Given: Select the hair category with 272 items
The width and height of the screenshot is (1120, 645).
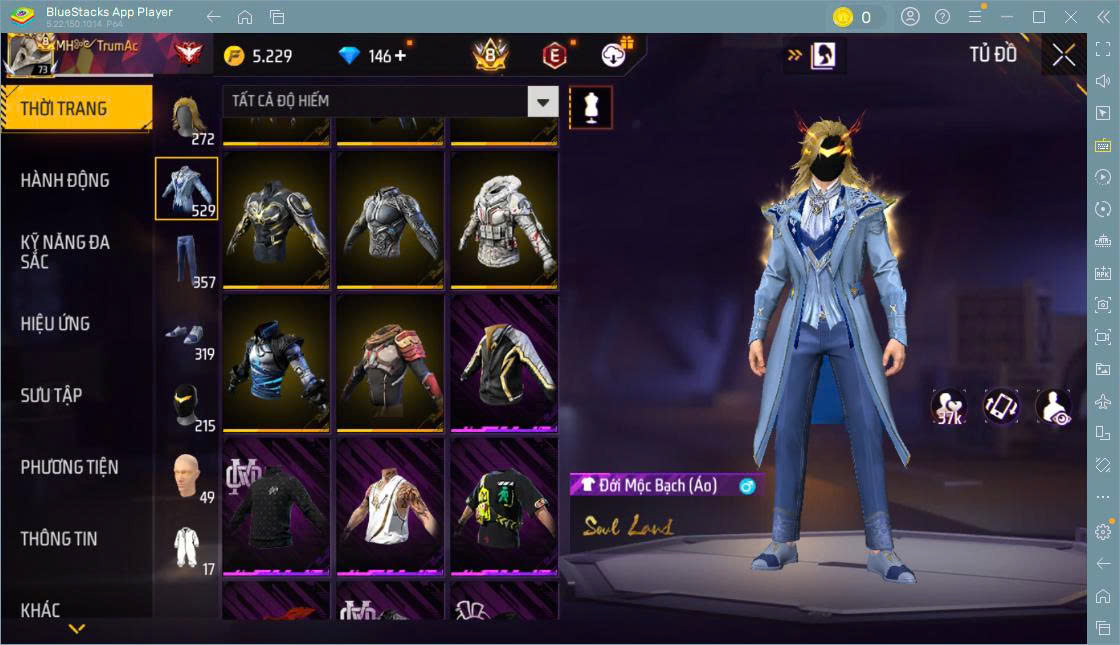Looking at the screenshot, I should click(x=186, y=119).
